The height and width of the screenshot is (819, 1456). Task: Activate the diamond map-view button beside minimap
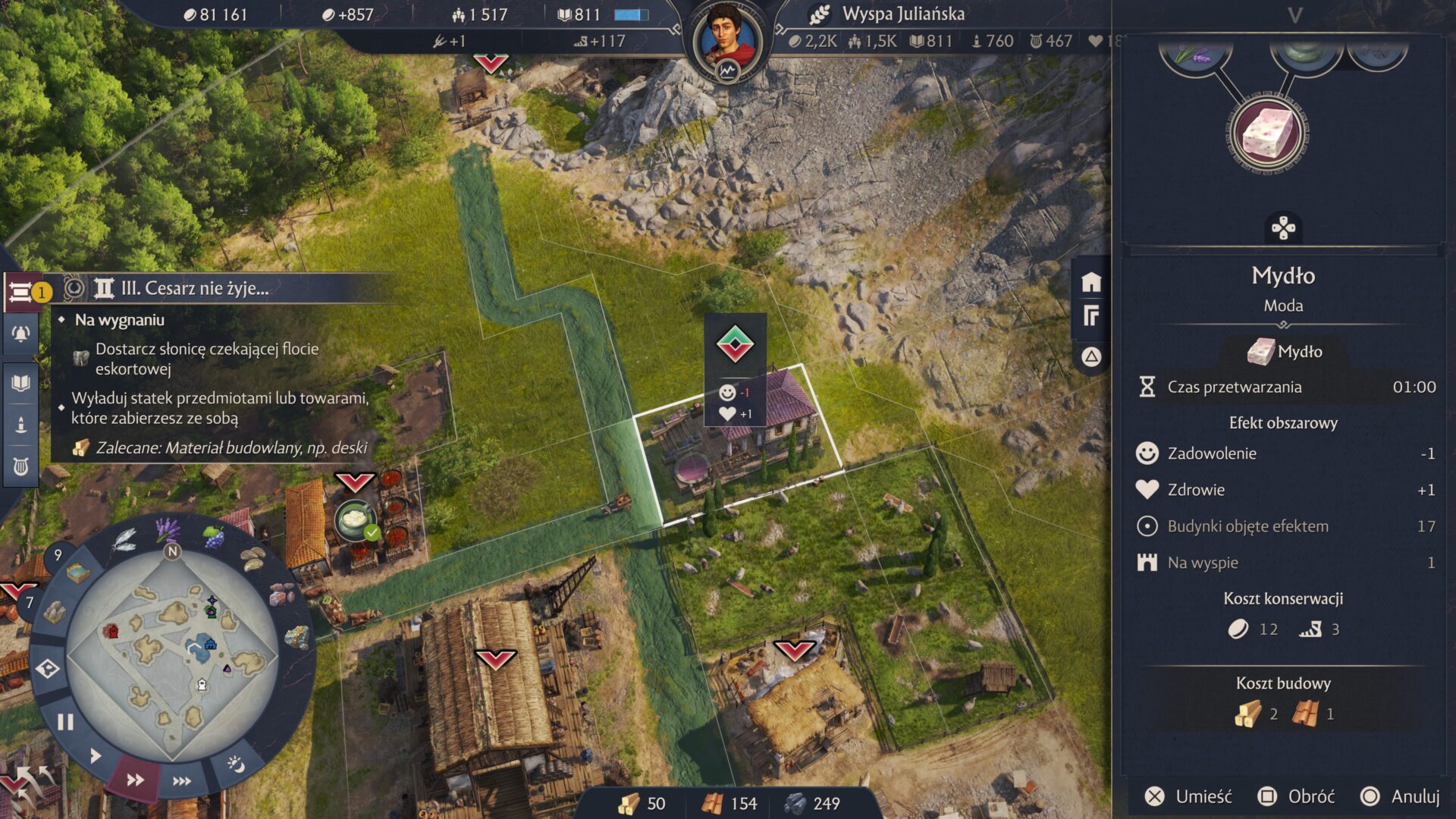click(48, 669)
